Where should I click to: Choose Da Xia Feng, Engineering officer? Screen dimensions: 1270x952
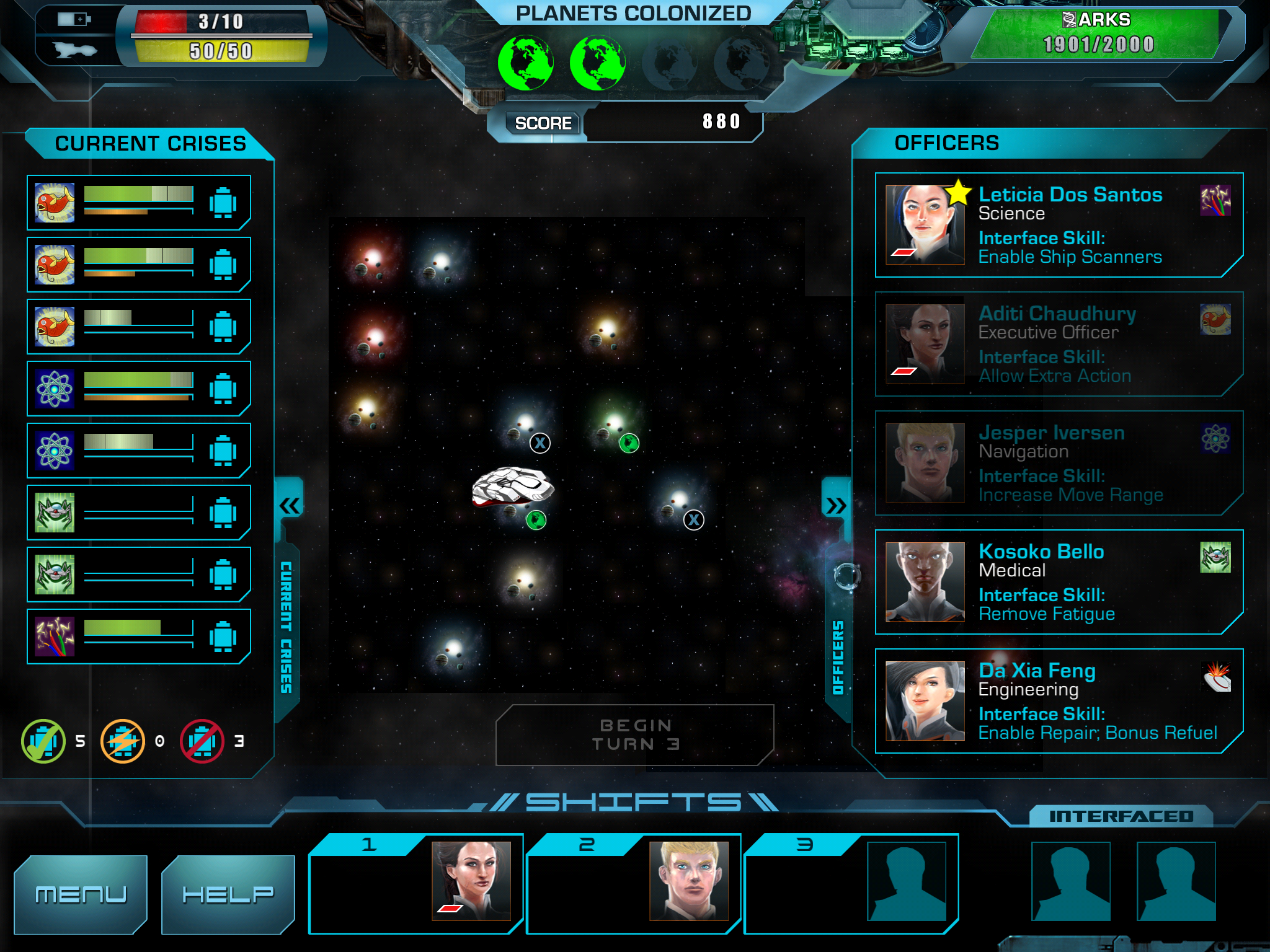coord(1058,701)
